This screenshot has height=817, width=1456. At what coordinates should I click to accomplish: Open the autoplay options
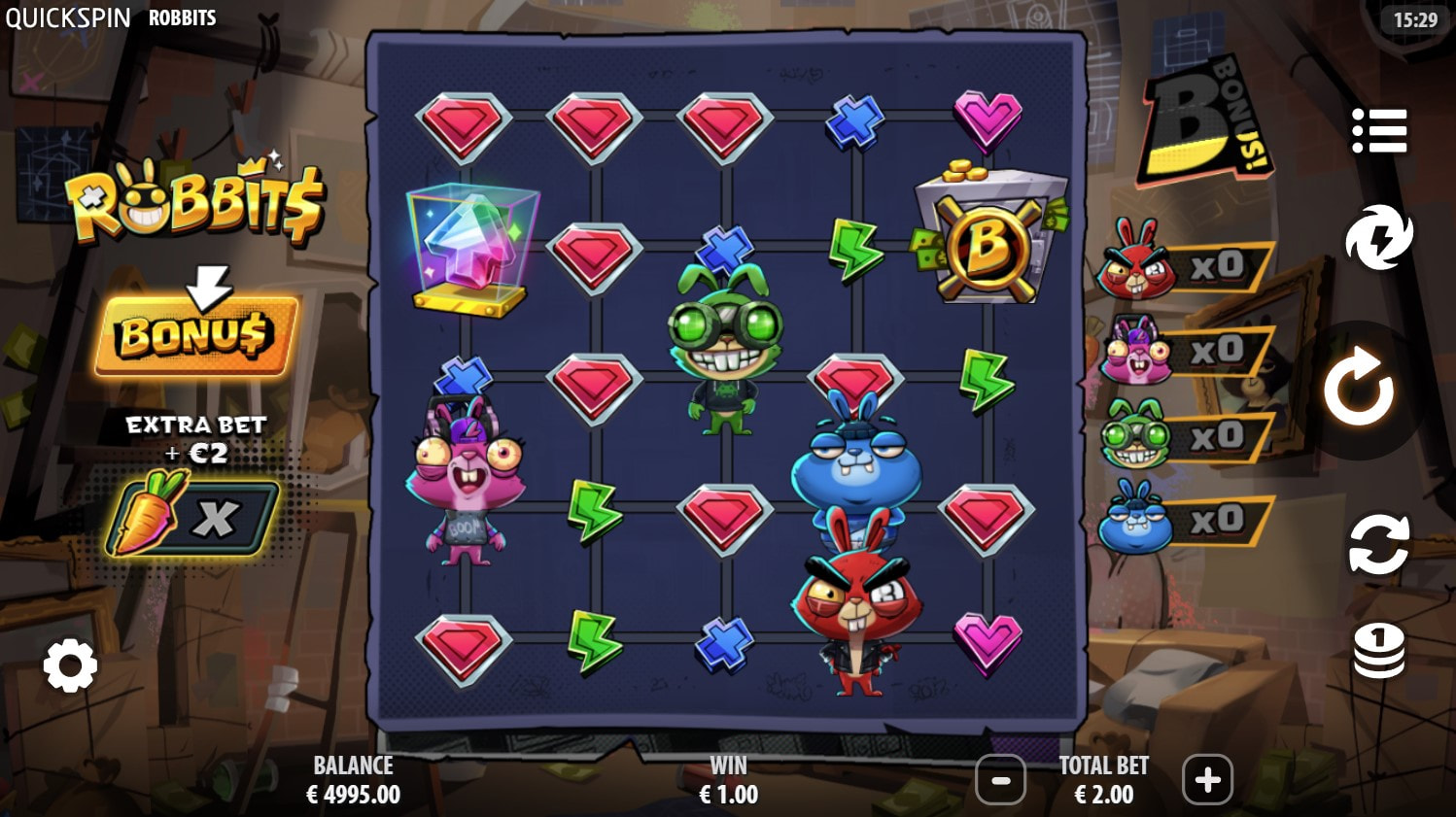[1378, 543]
